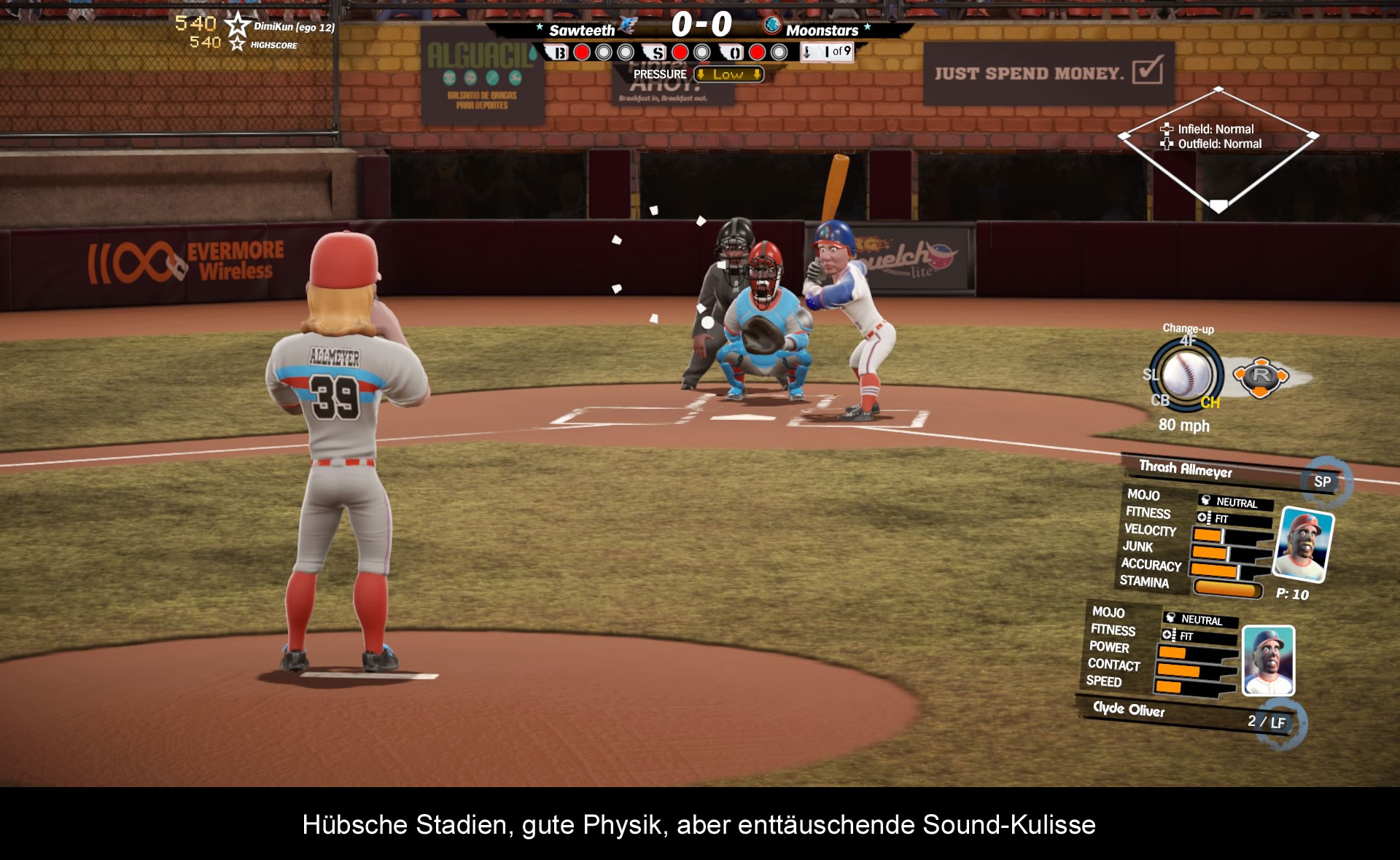Open Thrash Allmeyer's pitcher portrait
The height and width of the screenshot is (860, 1400).
1303,544
